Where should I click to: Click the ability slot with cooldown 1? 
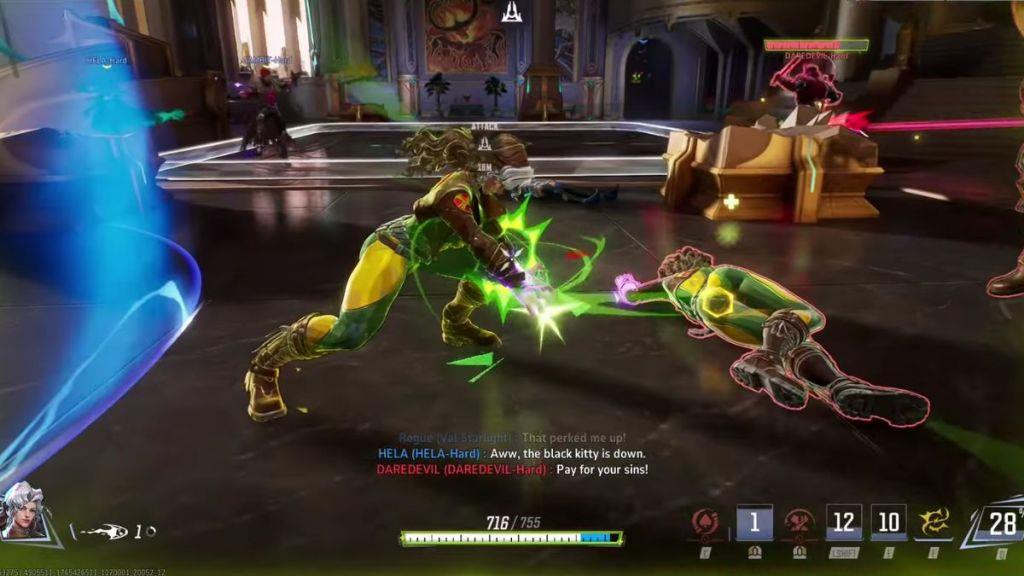coord(754,522)
